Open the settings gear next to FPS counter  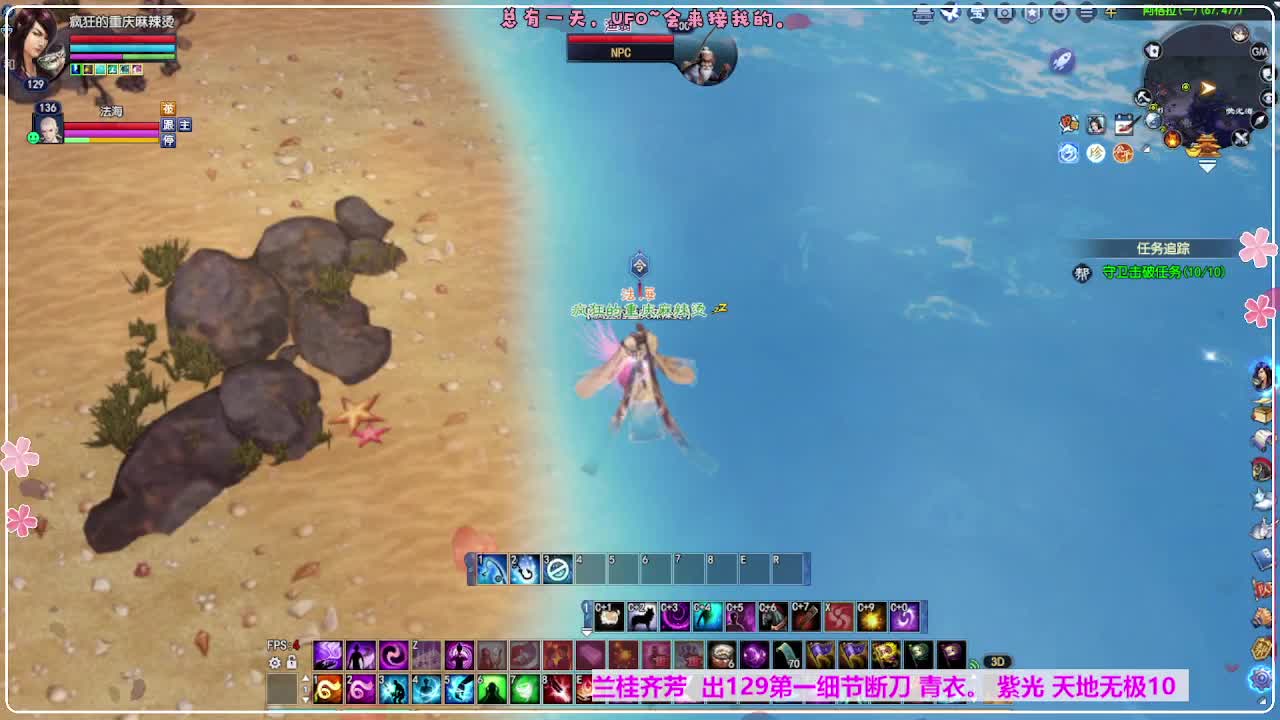[275, 663]
